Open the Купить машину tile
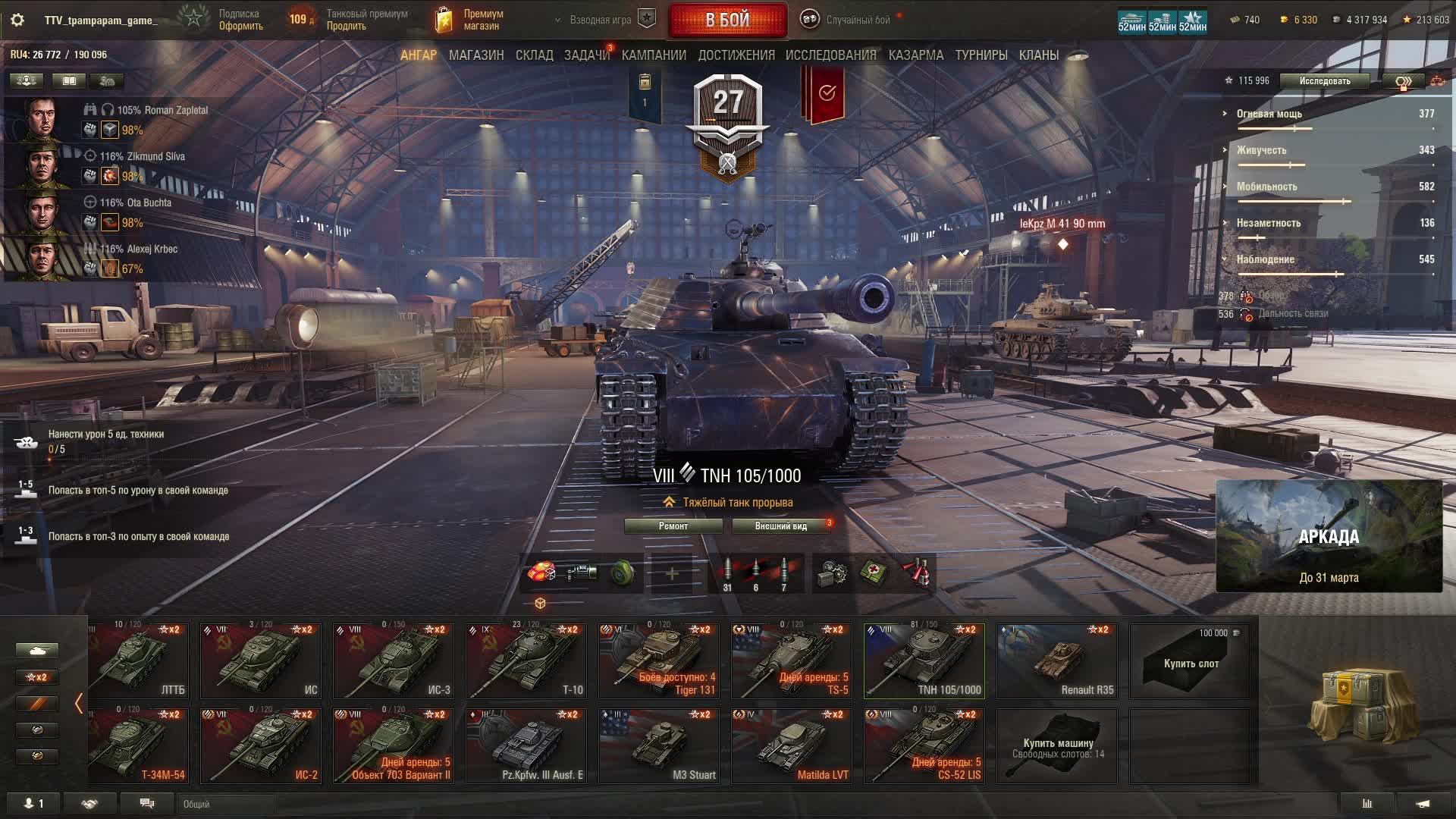This screenshot has width=1456, height=819. pyautogui.click(x=1056, y=745)
